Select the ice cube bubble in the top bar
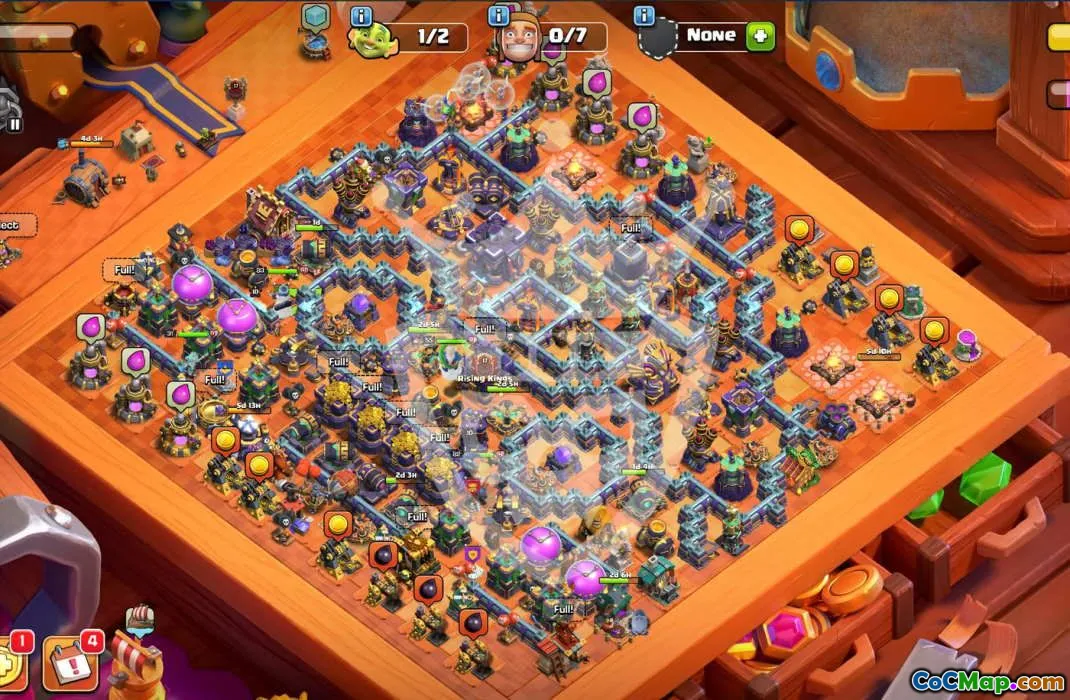 point(316,17)
